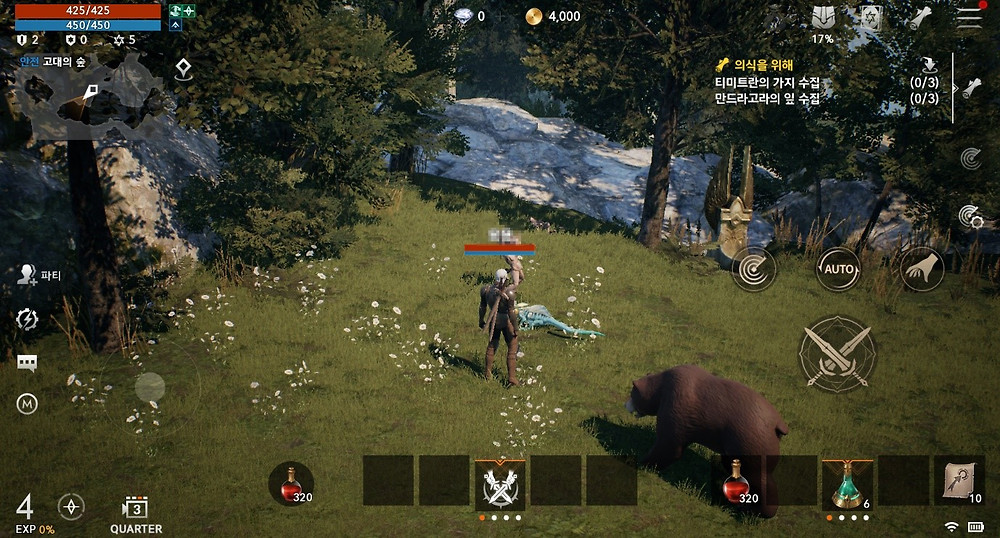
Task: Use the green flask with count 6
Action: click(x=847, y=483)
